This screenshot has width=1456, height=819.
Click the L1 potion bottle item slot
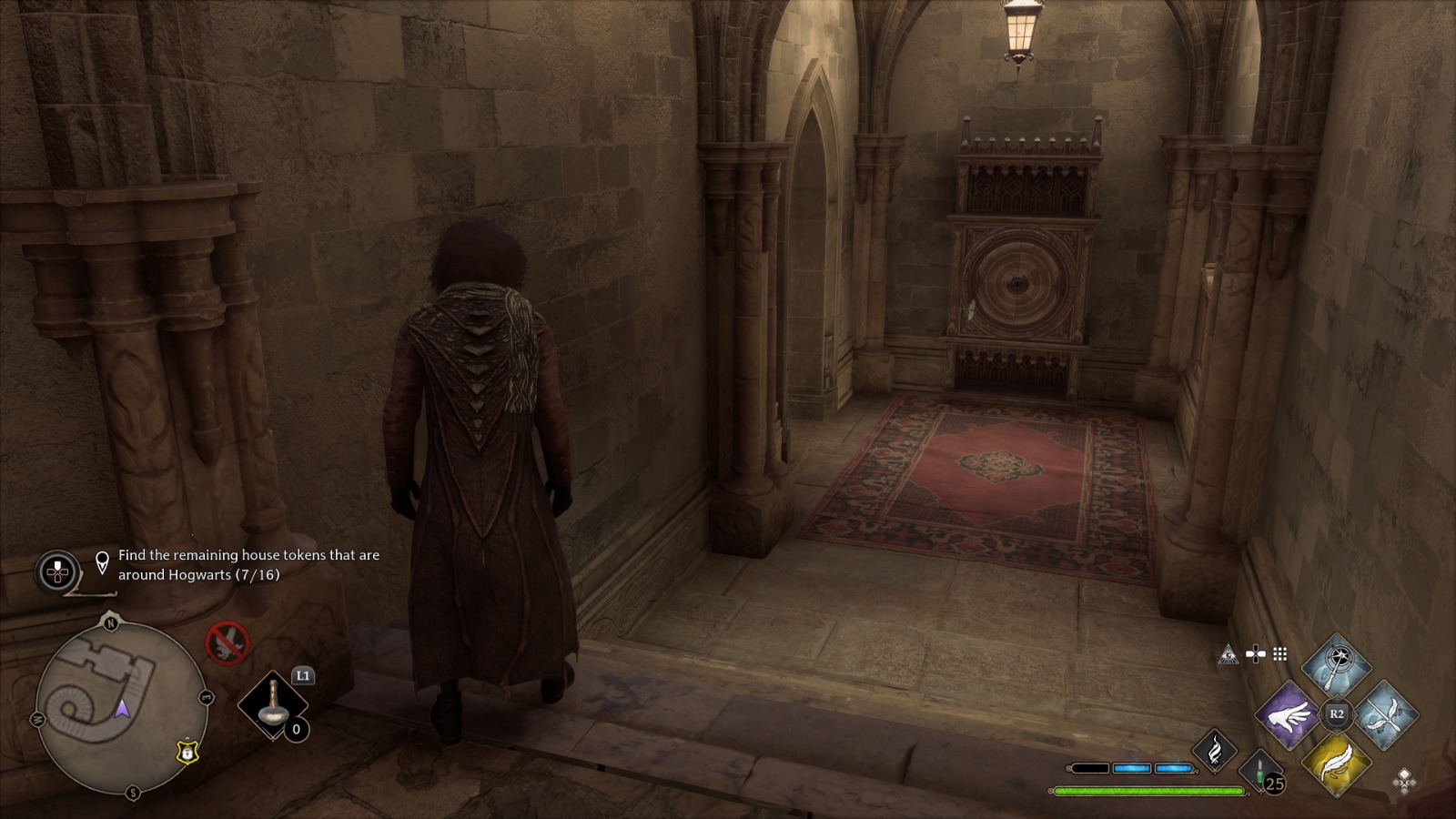click(274, 706)
